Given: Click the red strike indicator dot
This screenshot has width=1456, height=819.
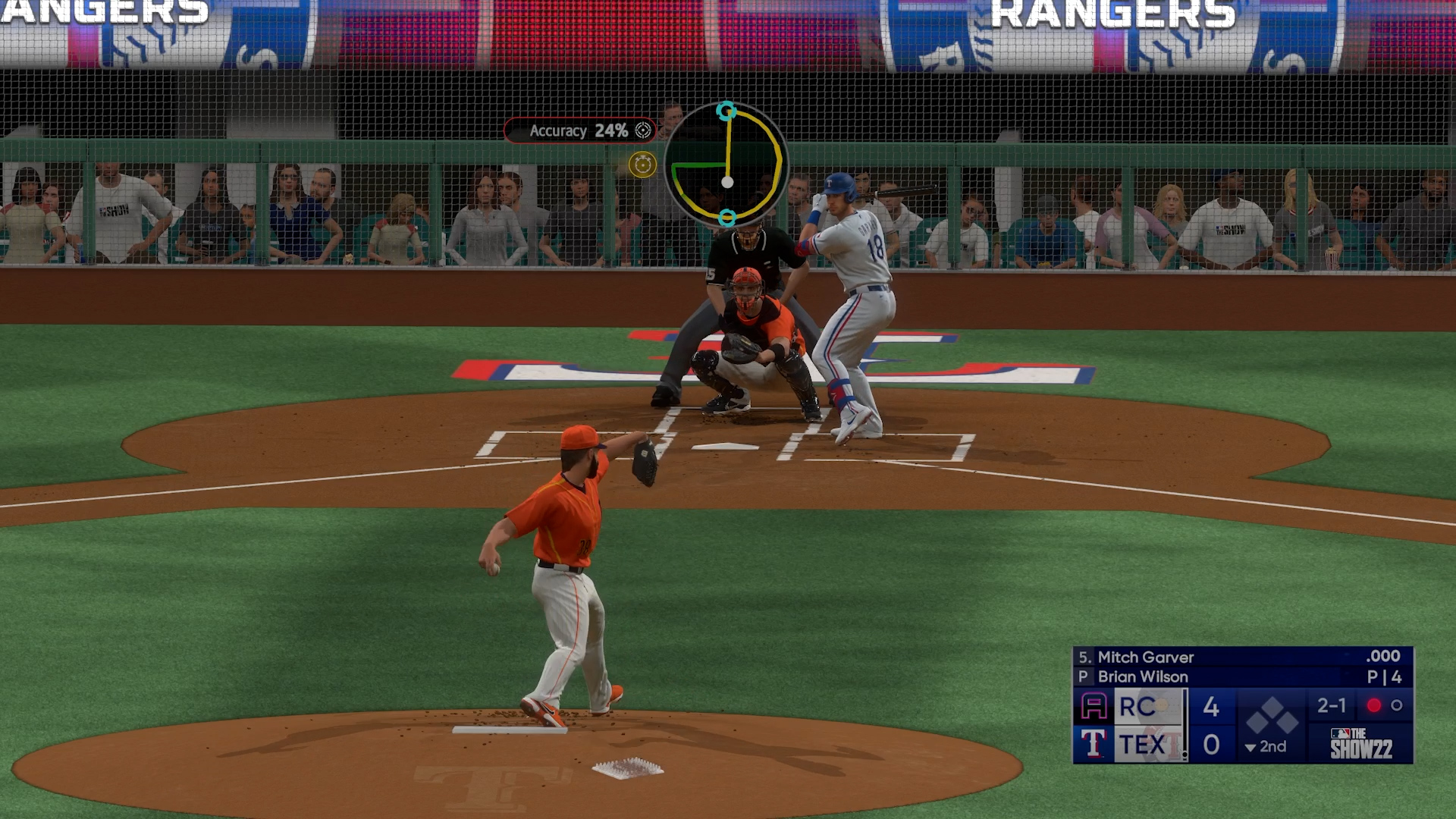Looking at the screenshot, I should pos(1373,706).
